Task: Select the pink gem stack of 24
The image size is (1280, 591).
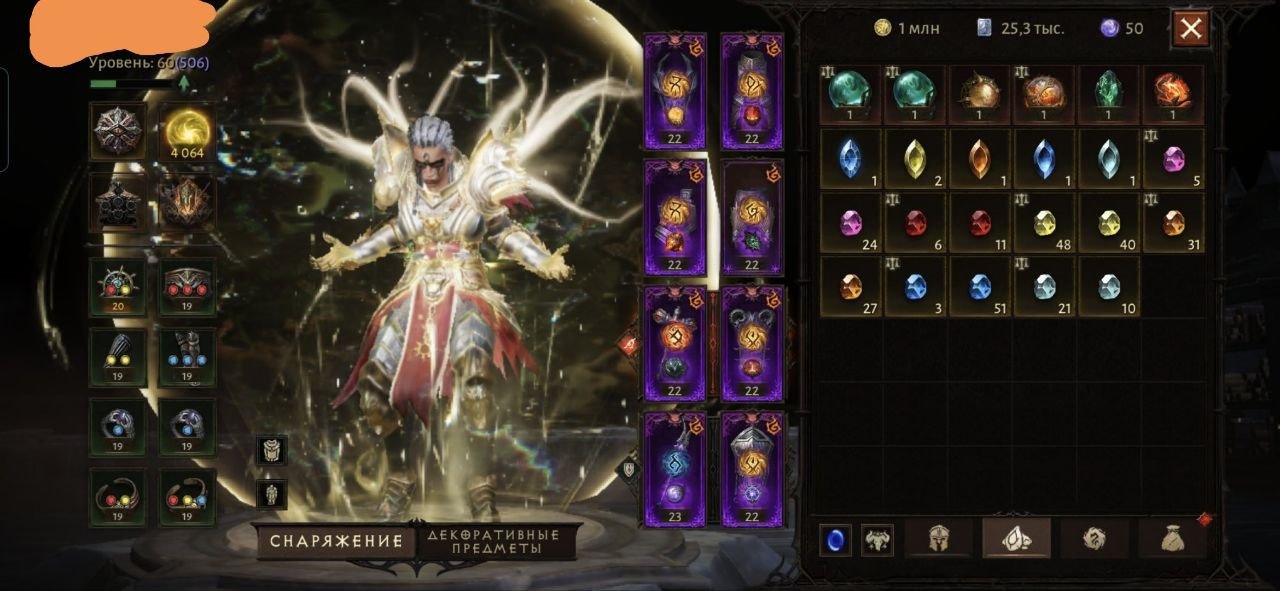Action: click(850, 222)
